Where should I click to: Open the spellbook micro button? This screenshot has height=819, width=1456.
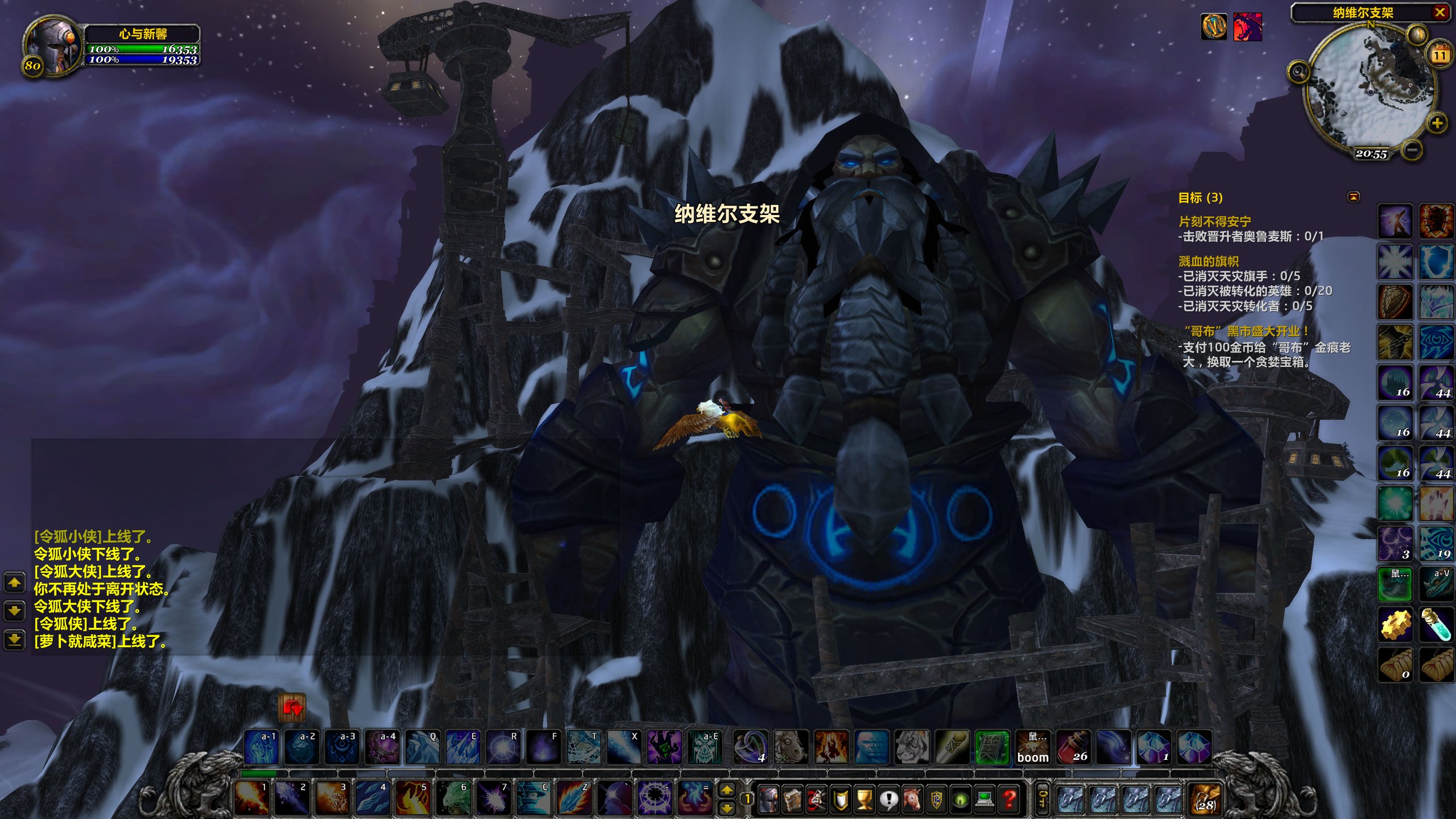tap(792, 799)
